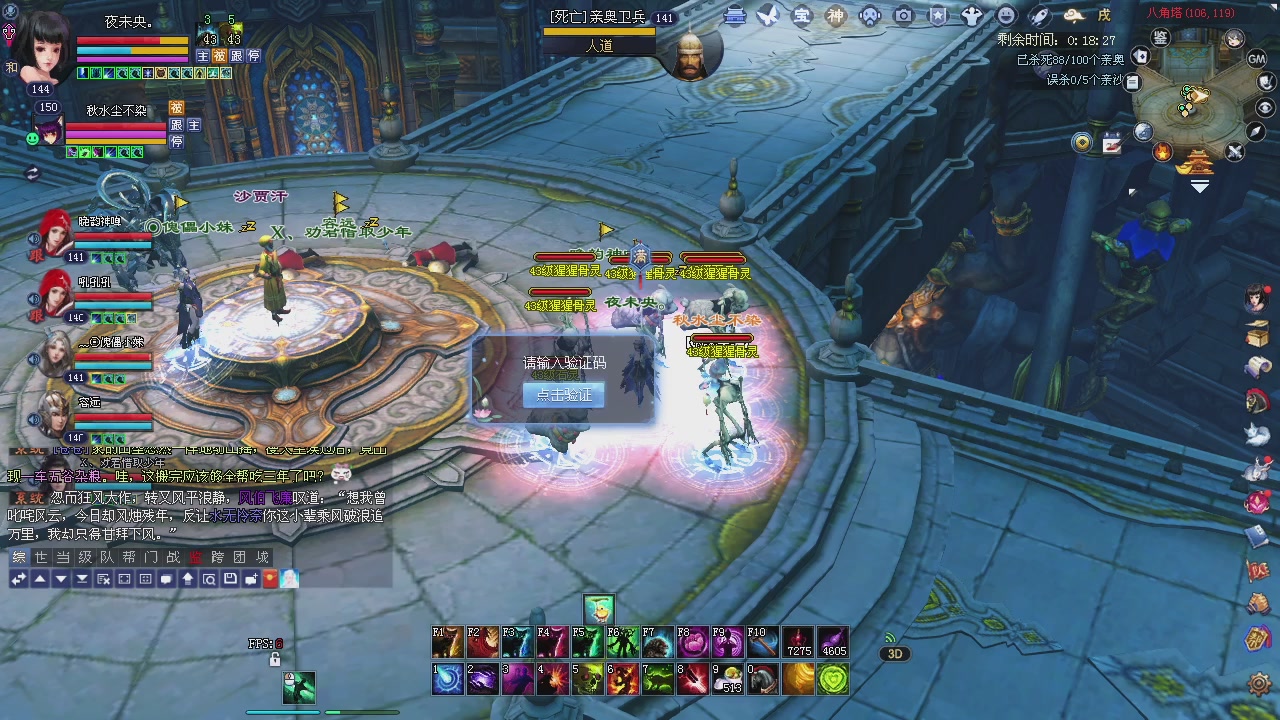Open the 帮 guild chat tab
Screen dimensions: 1280x720
pos(128,557)
